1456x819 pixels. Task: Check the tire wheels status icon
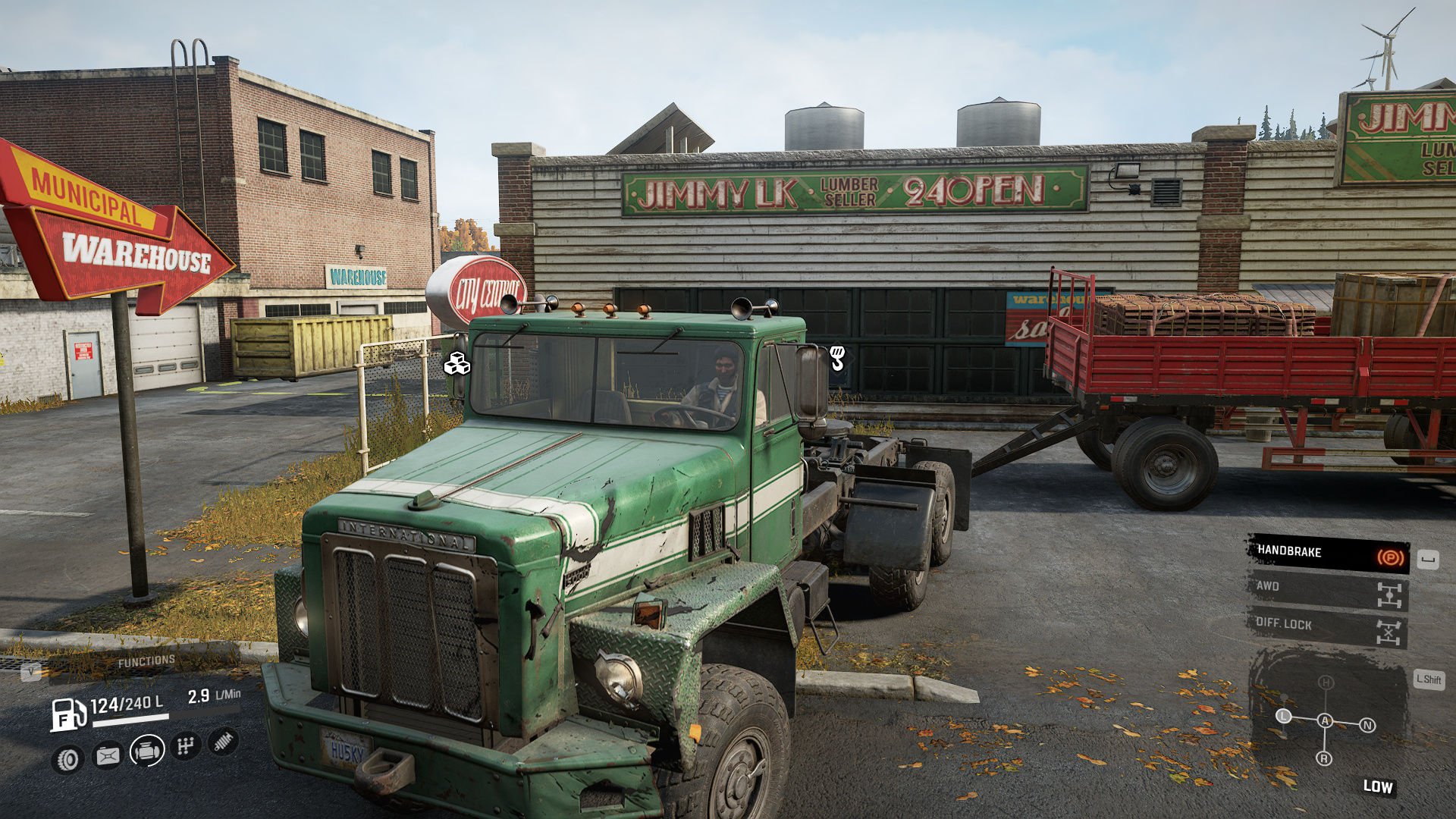point(68,759)
